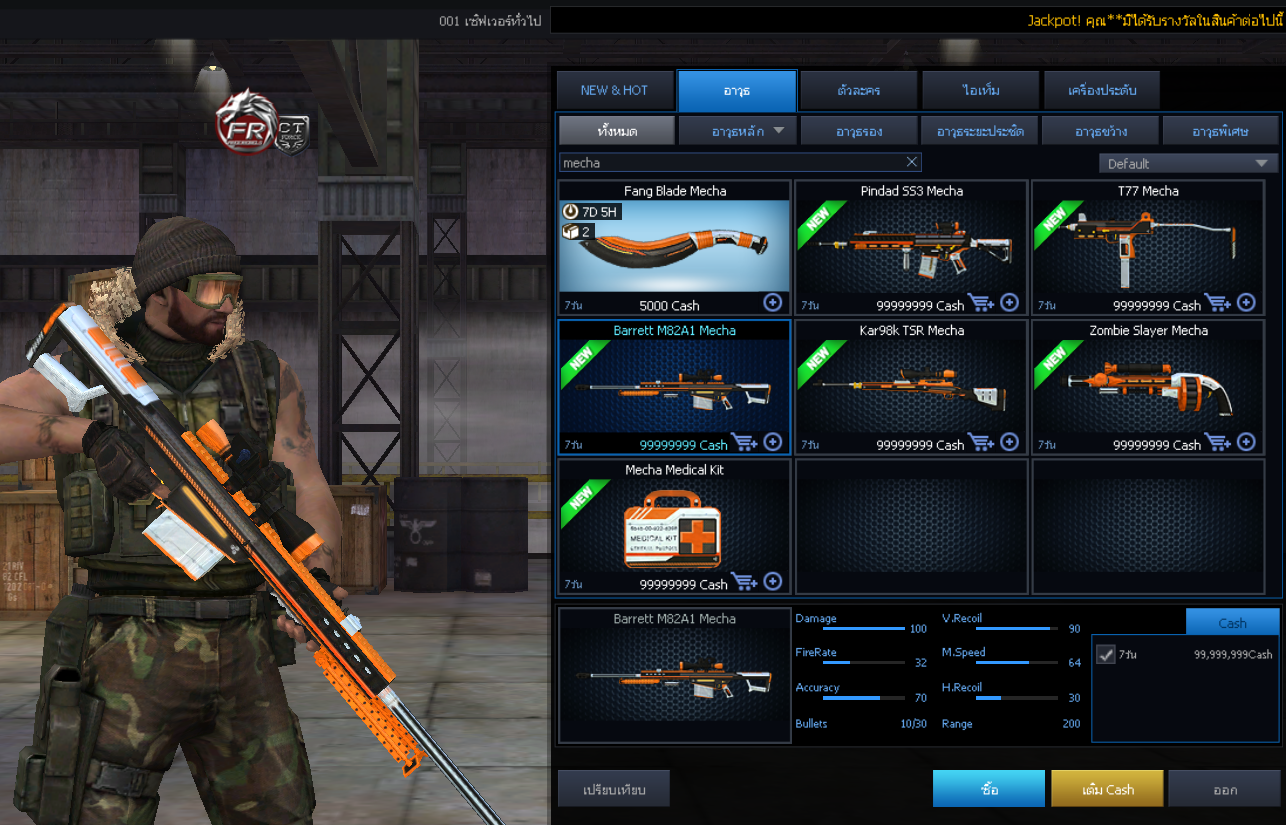Toggle the 7-day price checkbox
Screen dimensions: 1286x825
tap(1106, 654)
